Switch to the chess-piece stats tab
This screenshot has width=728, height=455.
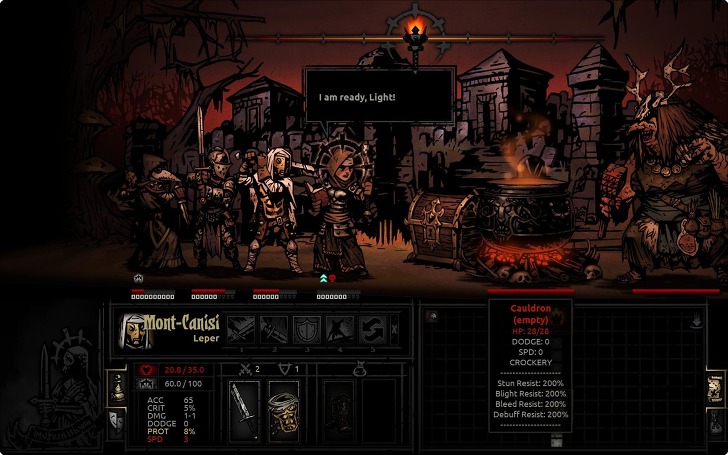point(117,387)
